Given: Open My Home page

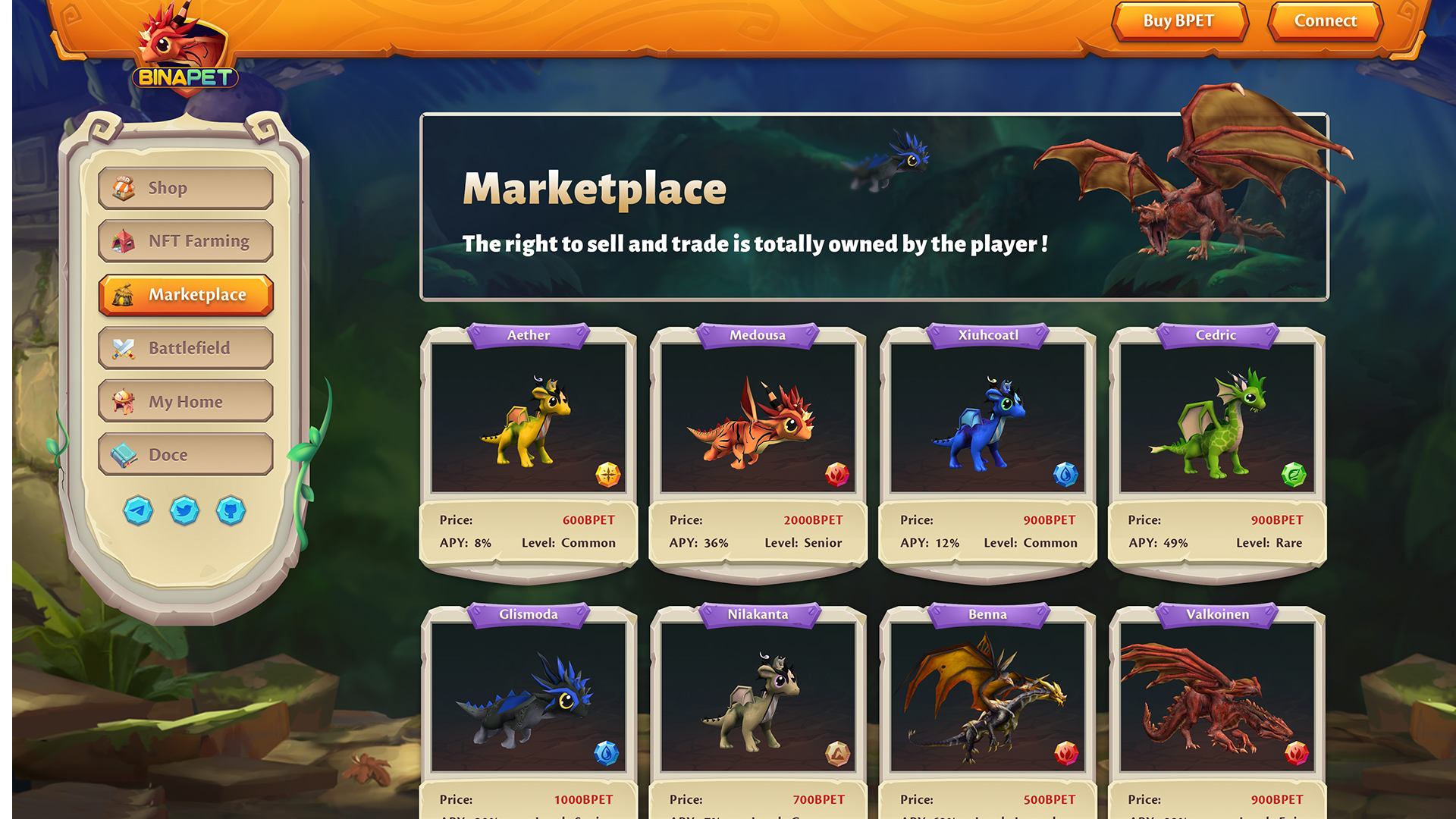Looking at the screenshot, I should [186, 401].
